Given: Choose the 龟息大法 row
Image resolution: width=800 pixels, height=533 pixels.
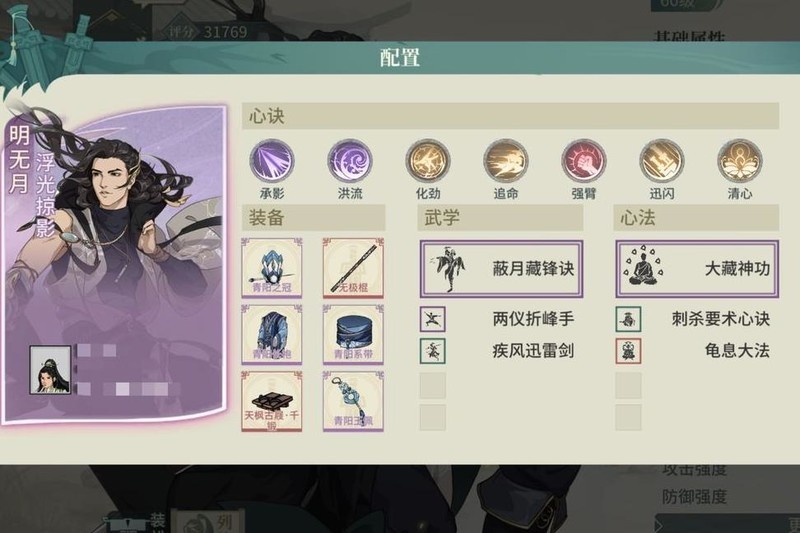Looking at the screenshot, I should click(696, 351).
